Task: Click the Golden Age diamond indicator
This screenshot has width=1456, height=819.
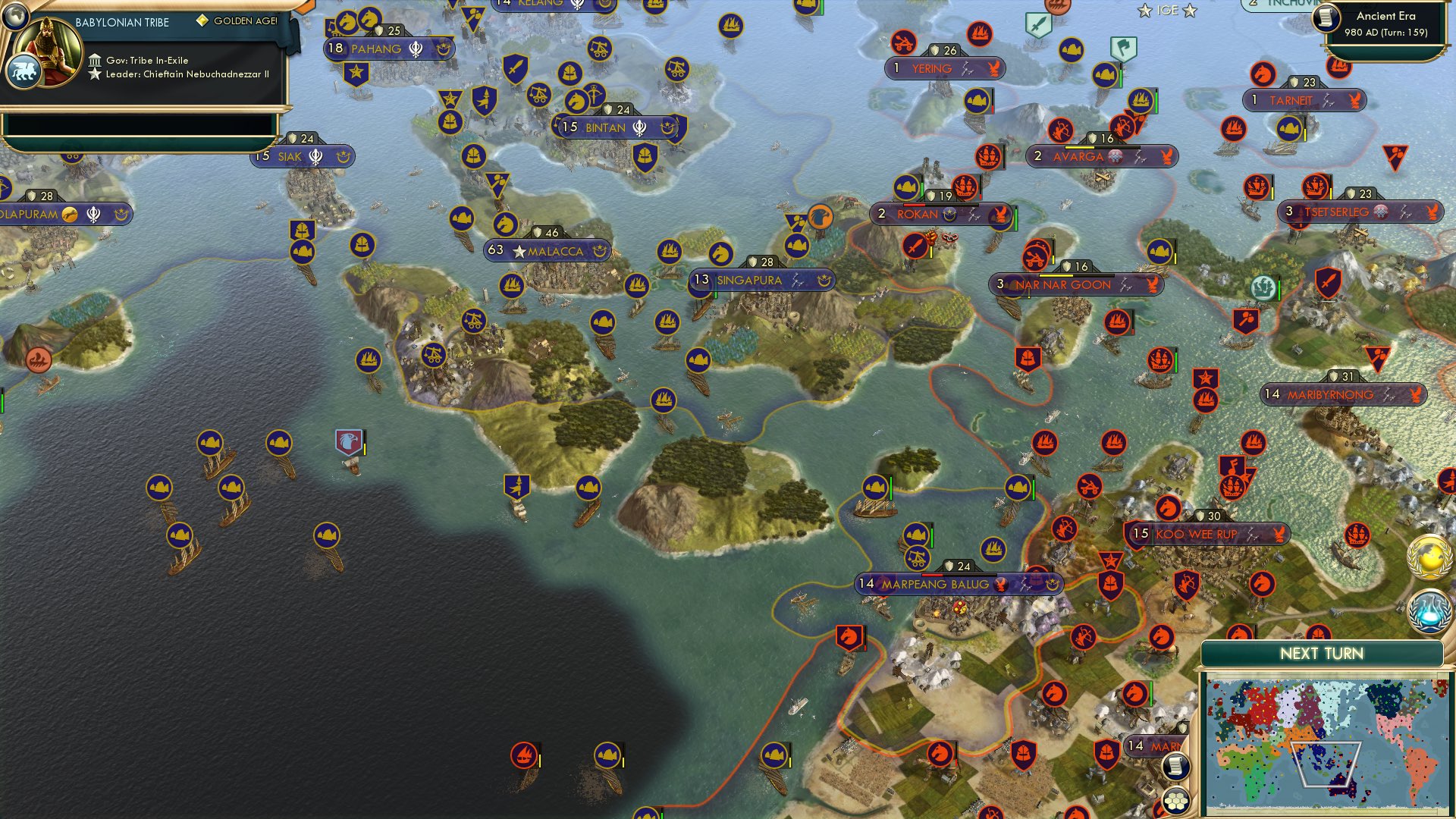Action: pyautogui.click(x=202, y=22)
